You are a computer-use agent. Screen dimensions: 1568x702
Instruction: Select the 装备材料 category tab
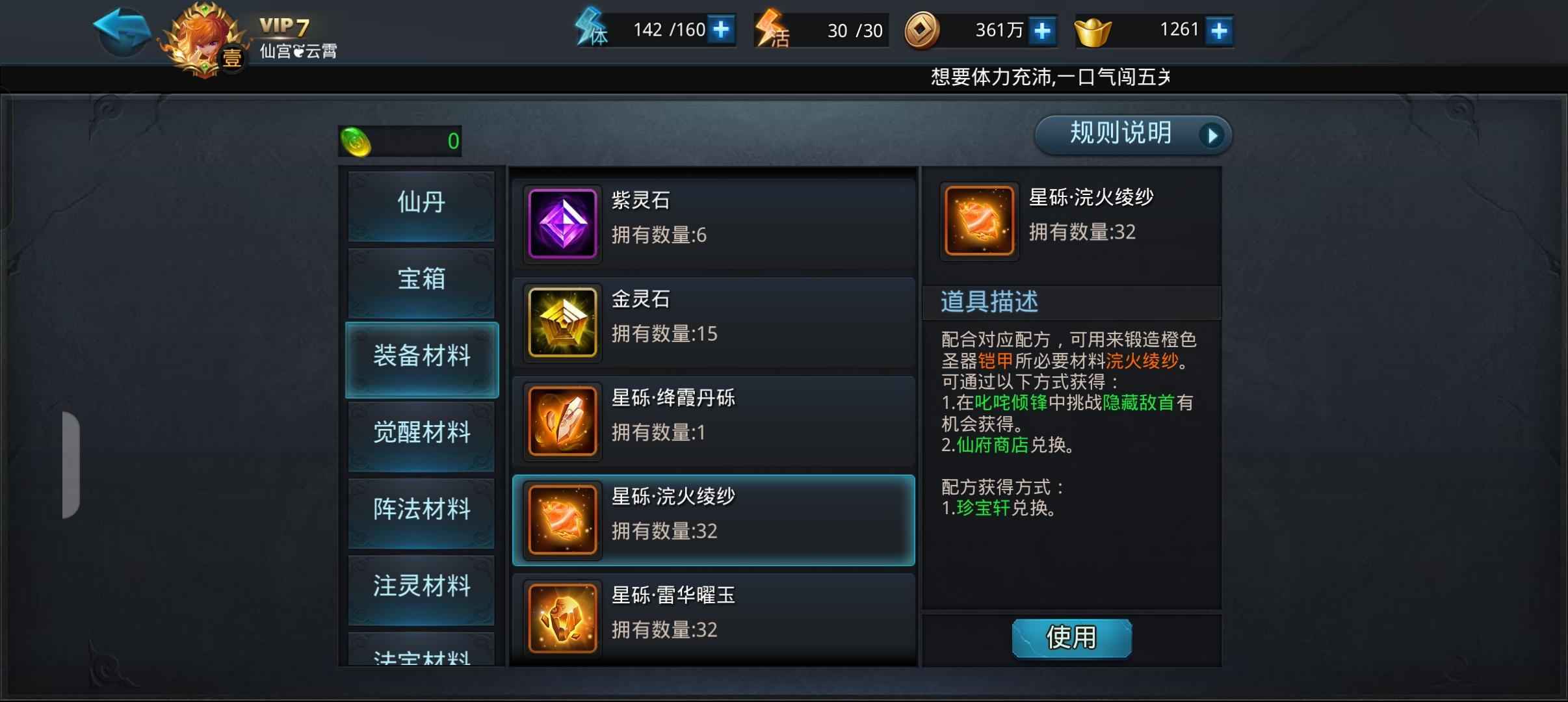pos(420,358)
